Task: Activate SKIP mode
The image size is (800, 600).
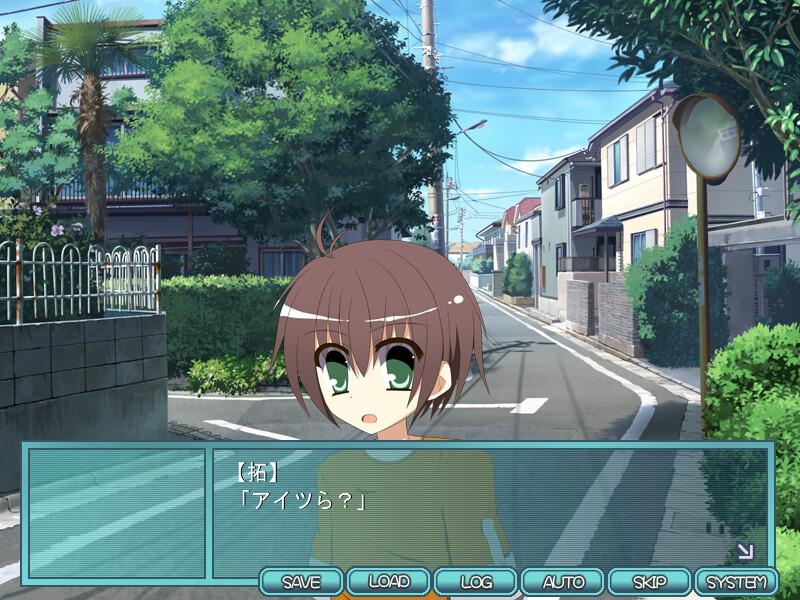Action: tap(650, 581)
